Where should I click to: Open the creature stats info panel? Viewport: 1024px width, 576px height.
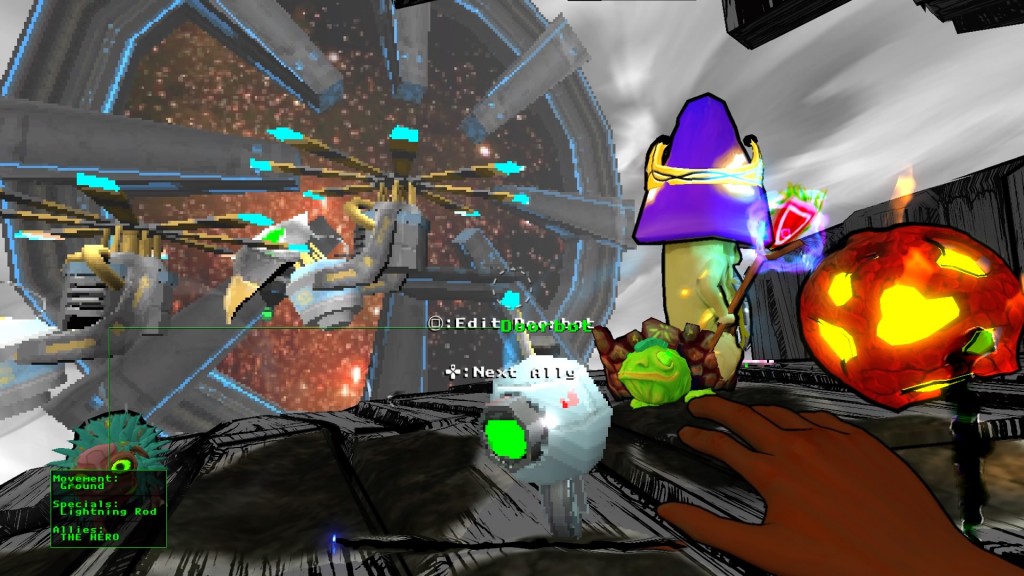(x=108, y=508)
